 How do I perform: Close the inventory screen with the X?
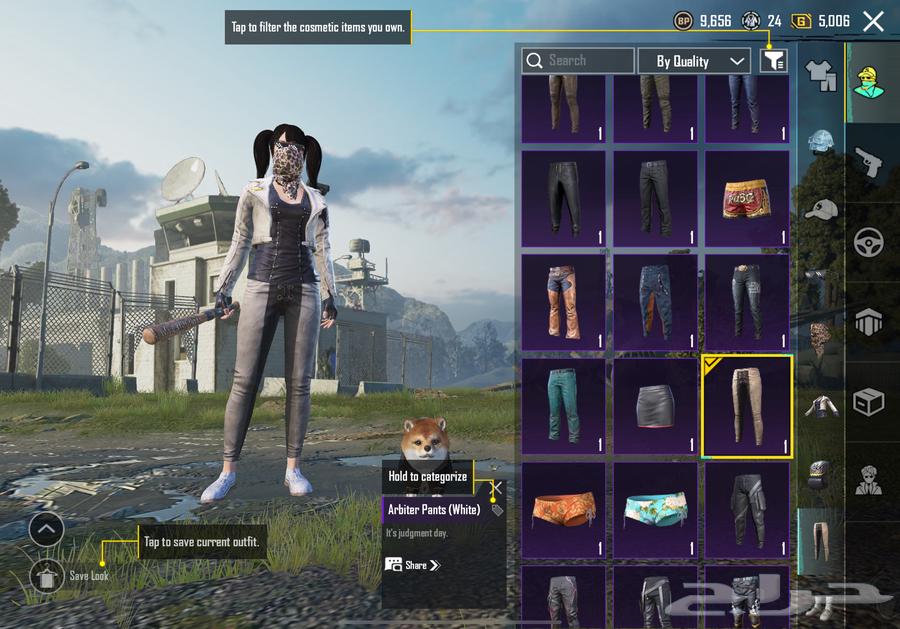point(873,21)
